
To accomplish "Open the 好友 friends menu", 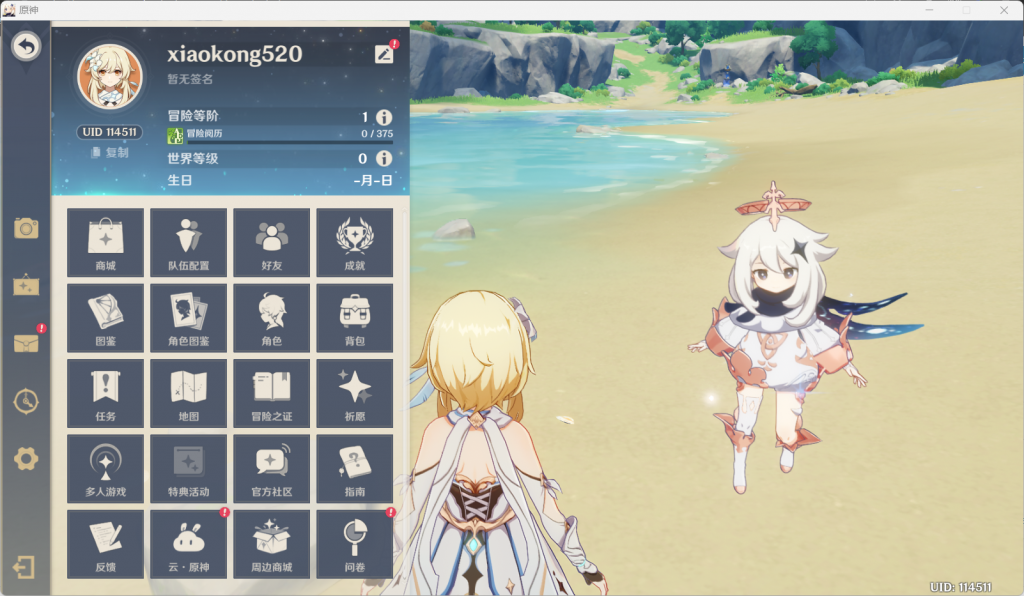I will click(271, 242).
